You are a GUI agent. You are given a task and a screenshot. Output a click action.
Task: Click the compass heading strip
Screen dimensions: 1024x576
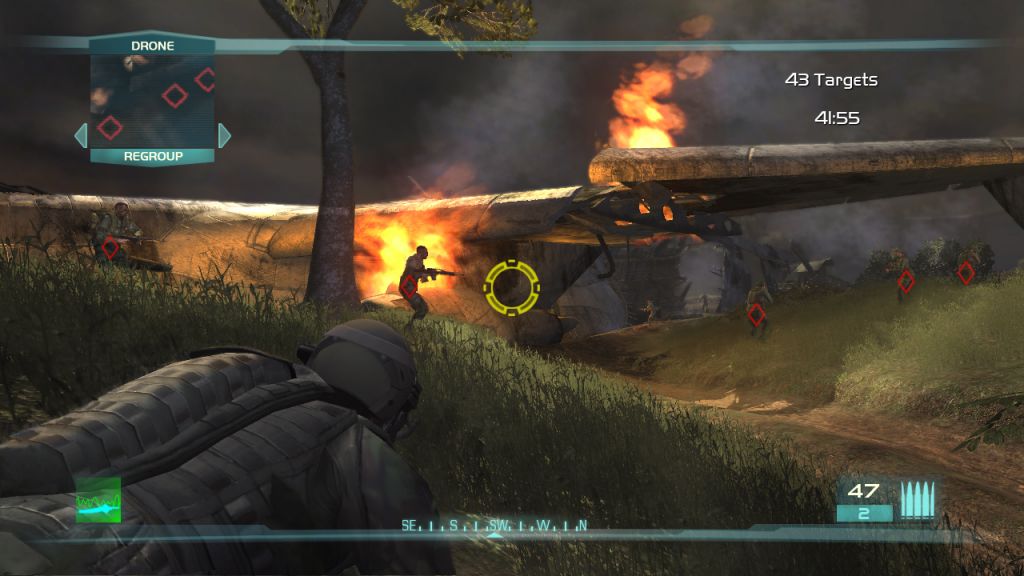[x=494, y=526]
